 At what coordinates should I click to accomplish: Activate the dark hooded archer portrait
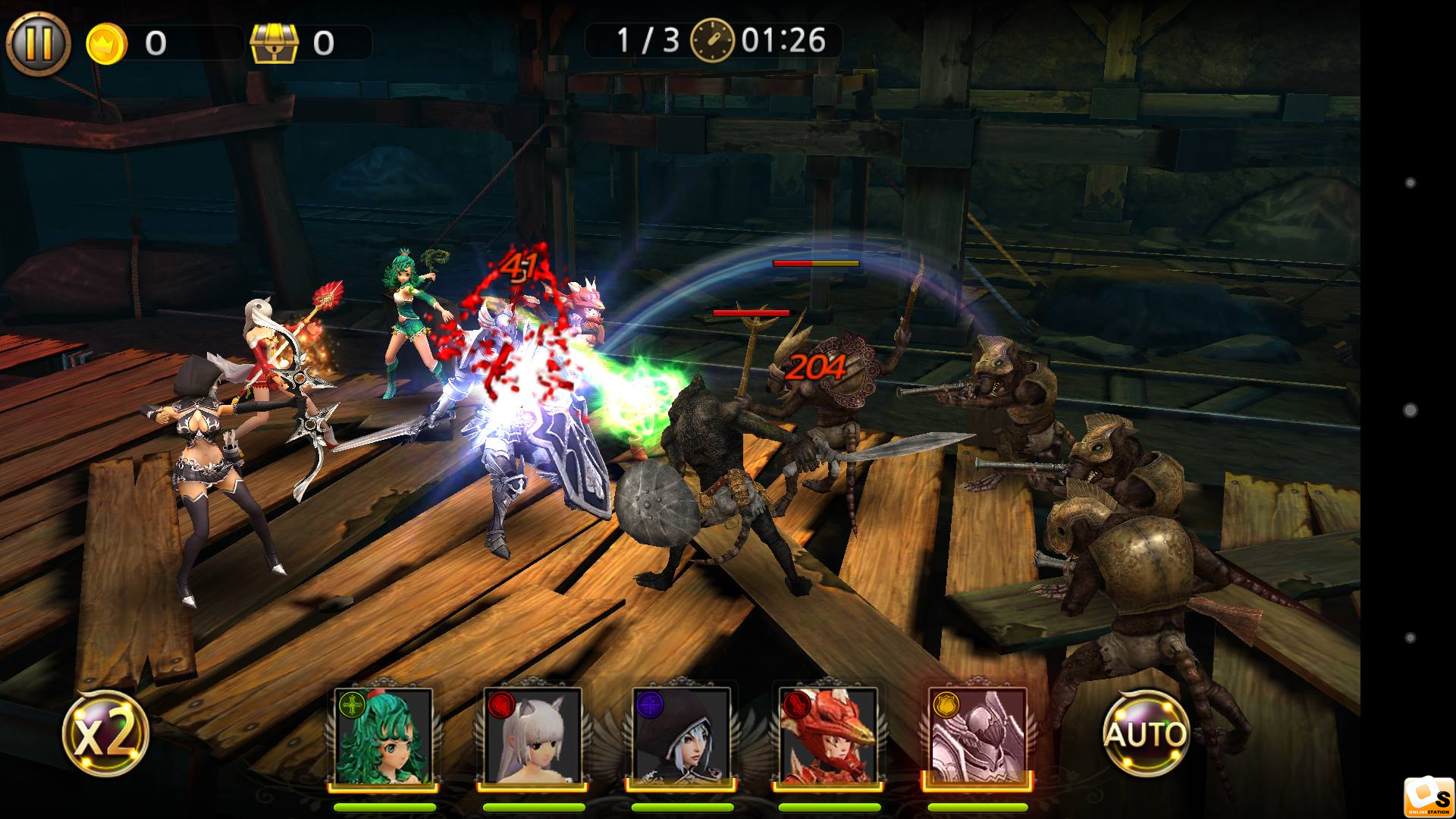[x=680, y=736]
